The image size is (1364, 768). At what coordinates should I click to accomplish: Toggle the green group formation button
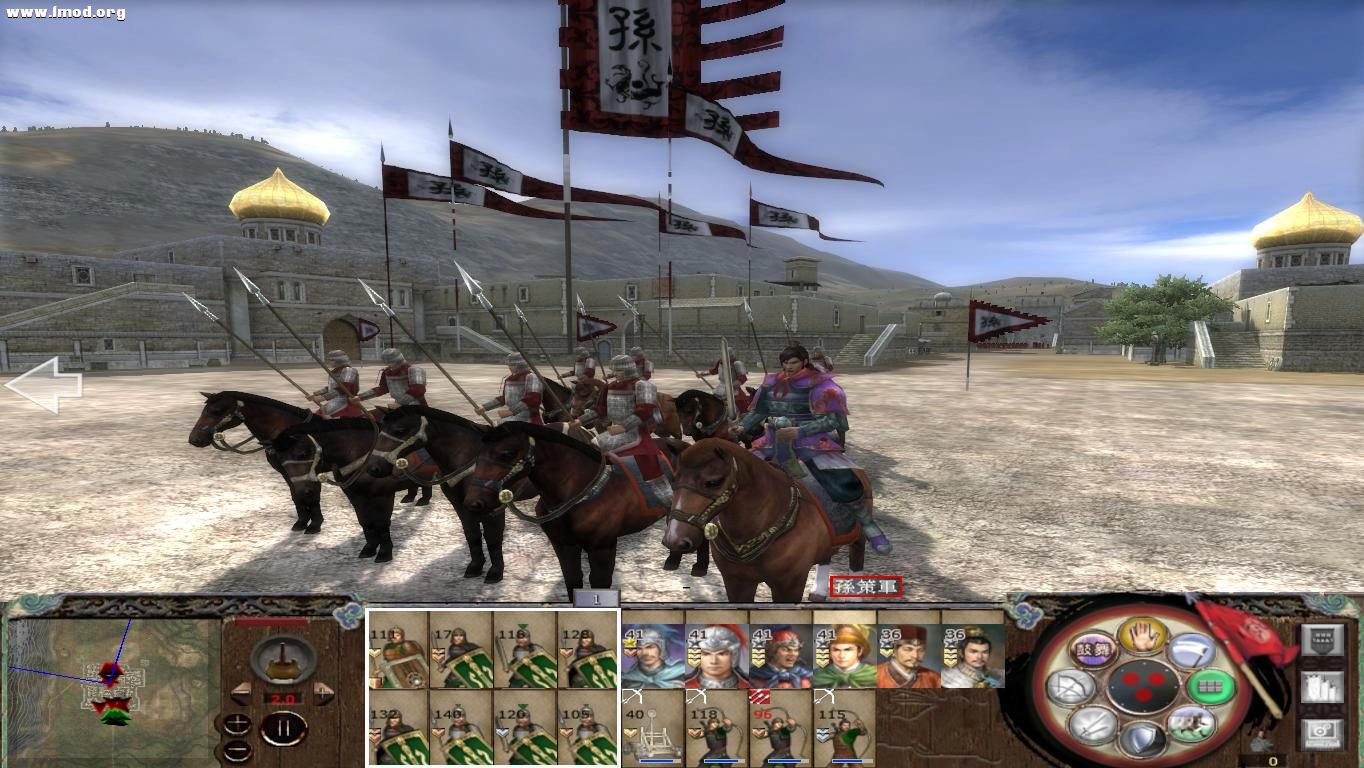coord(1210,688)
